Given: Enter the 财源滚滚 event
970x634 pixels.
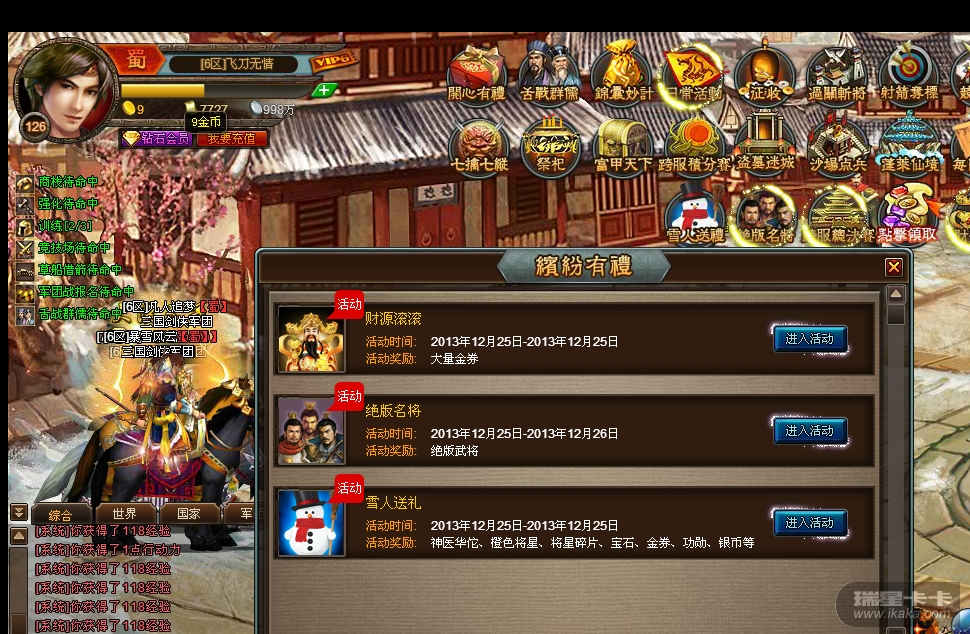Looking at the screenshot, I should 810,339.
